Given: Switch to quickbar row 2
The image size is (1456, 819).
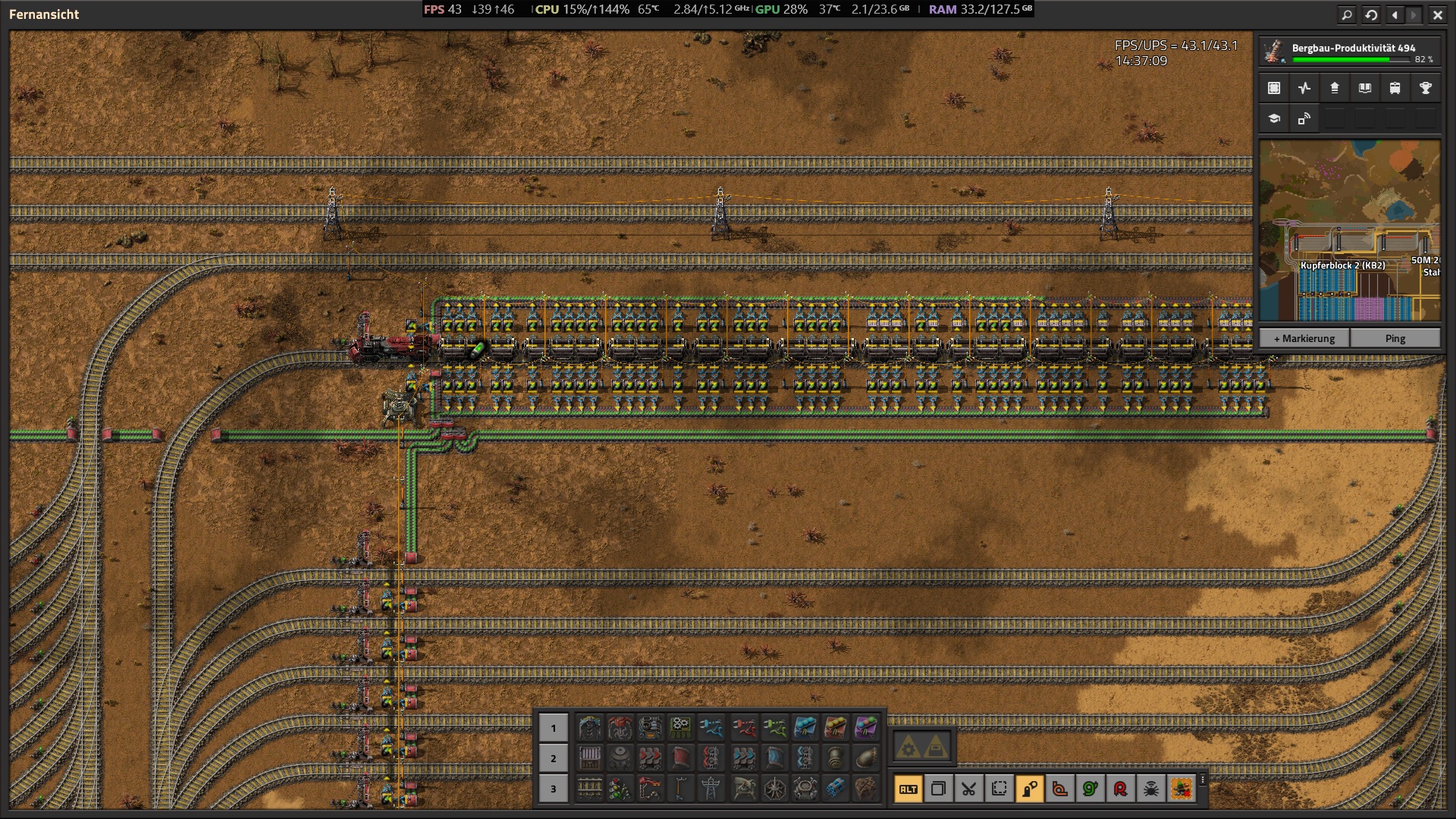Looking at the screenshot, I should 553,758.
